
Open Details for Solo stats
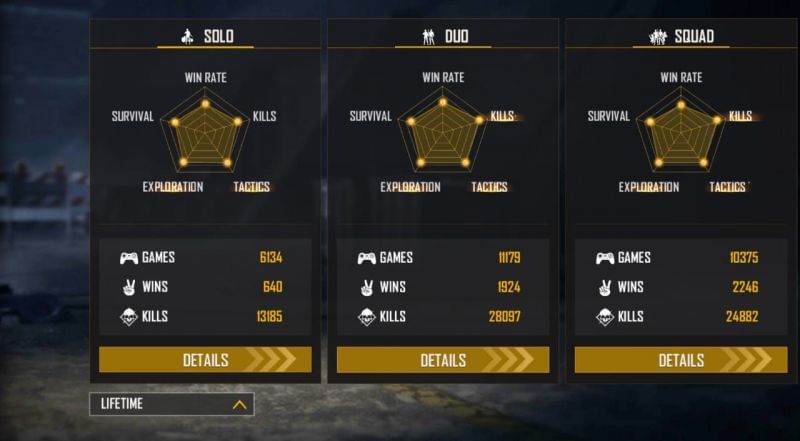tap(205, 360)
